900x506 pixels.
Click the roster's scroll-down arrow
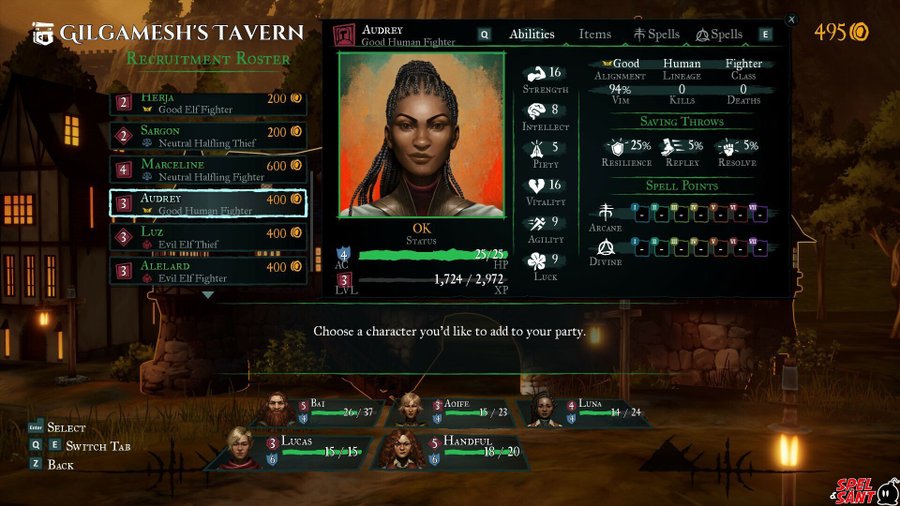tap(208, 295)
